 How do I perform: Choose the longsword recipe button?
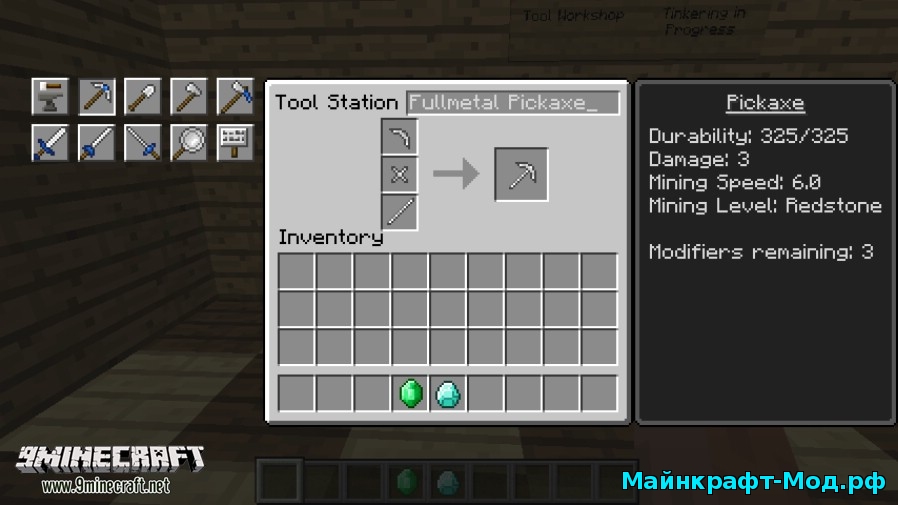click(96, 143)
